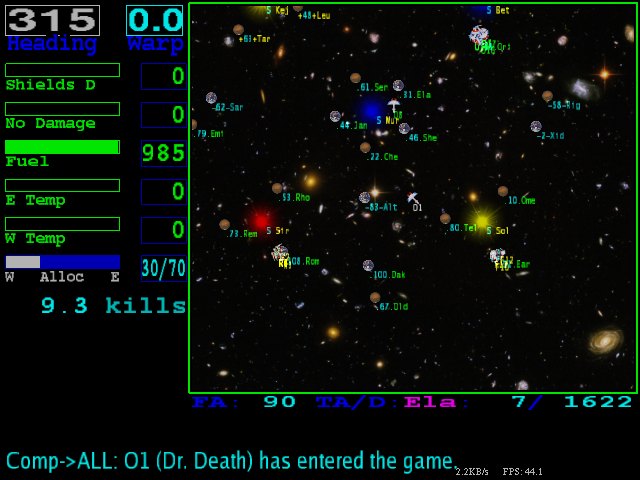Select the blue Nu star marker
Image resolution: width=640 pixels, height=480 pixels.
point(371,109)
